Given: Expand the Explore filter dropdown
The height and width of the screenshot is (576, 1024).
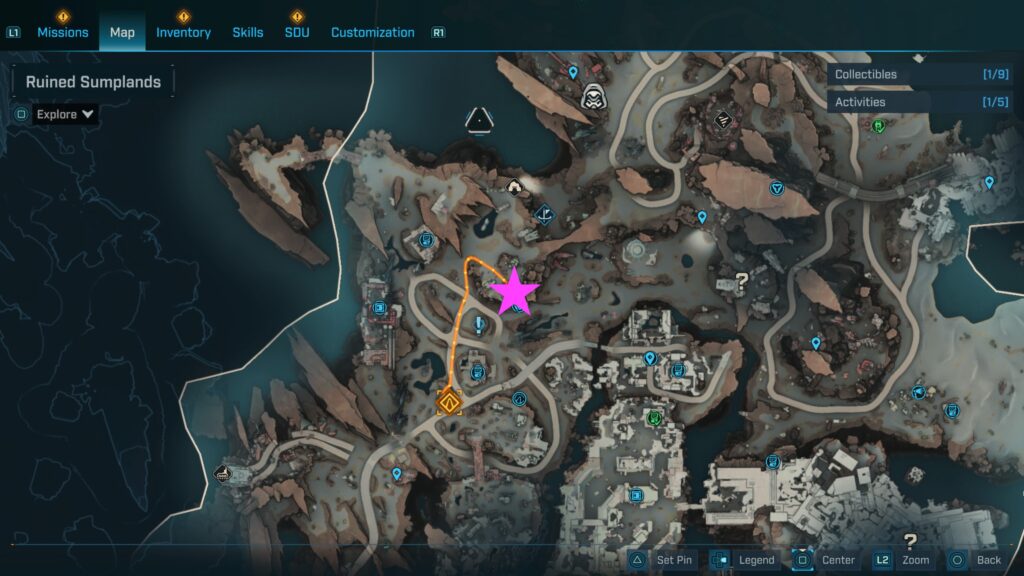Looking at the screenshot, I should [65, 114].
